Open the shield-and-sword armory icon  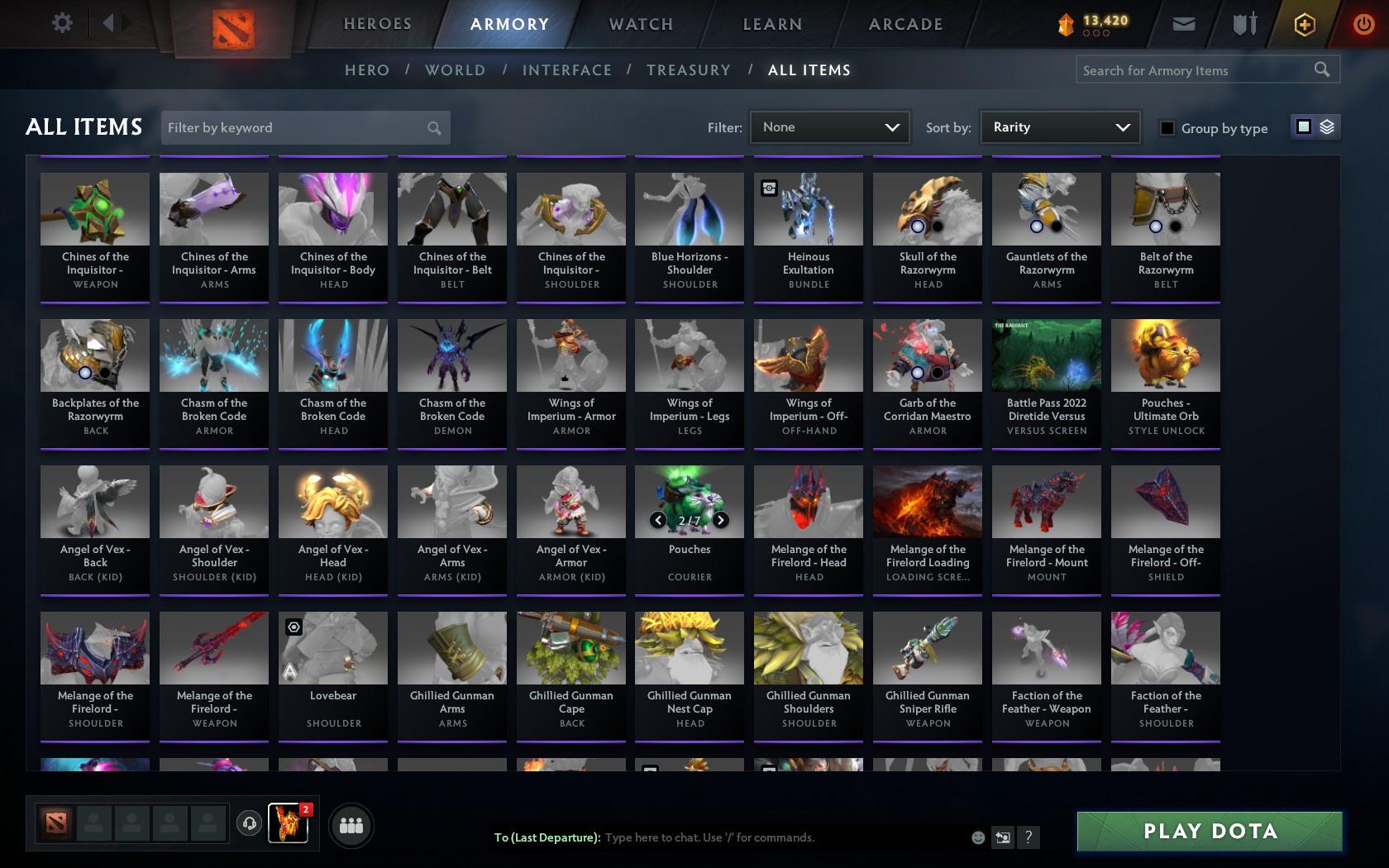pos(1243,23)
